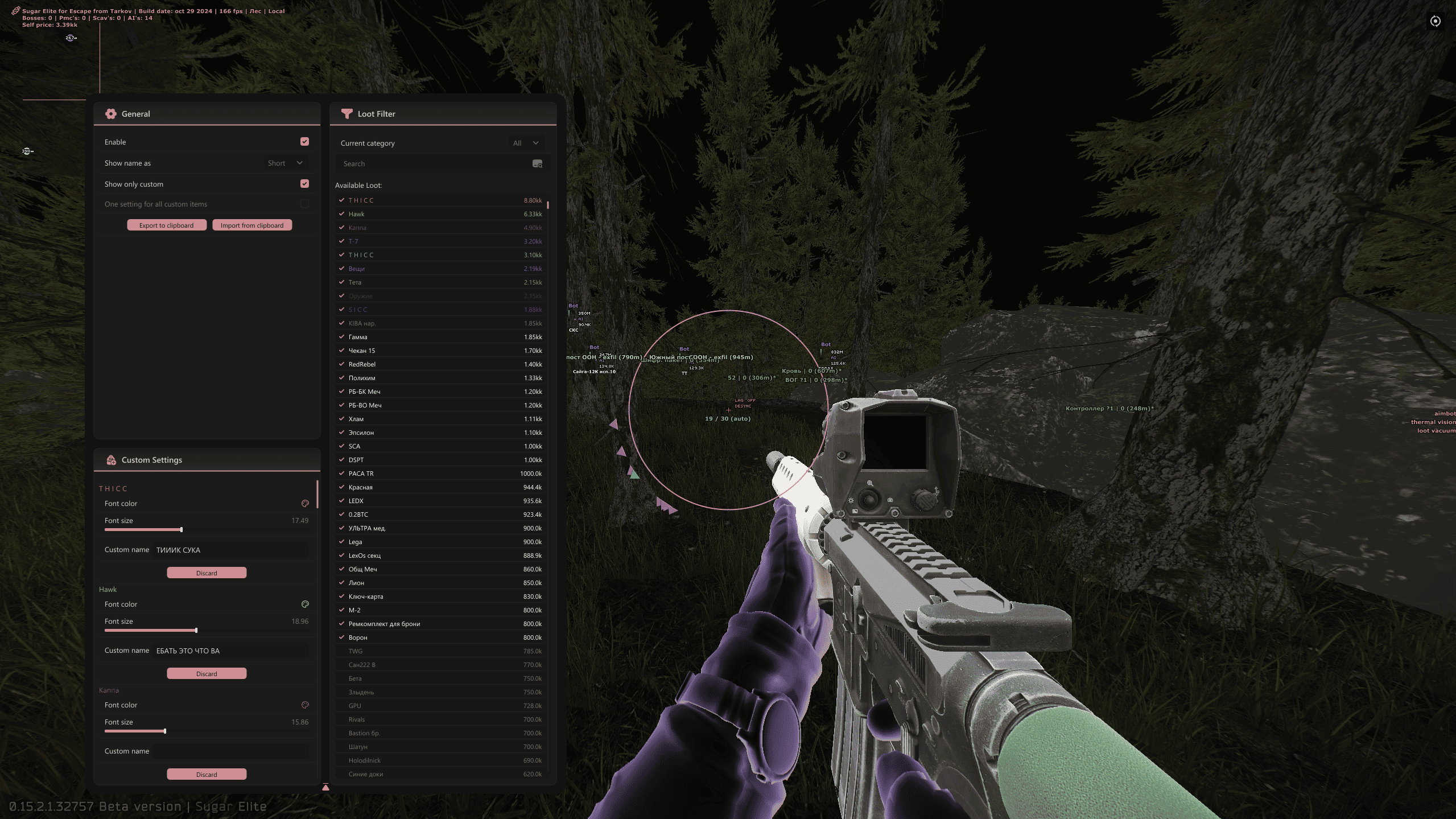Open the font color picker for Каппа
Viewport: 1456px width, 819px height.
(305, 705)
